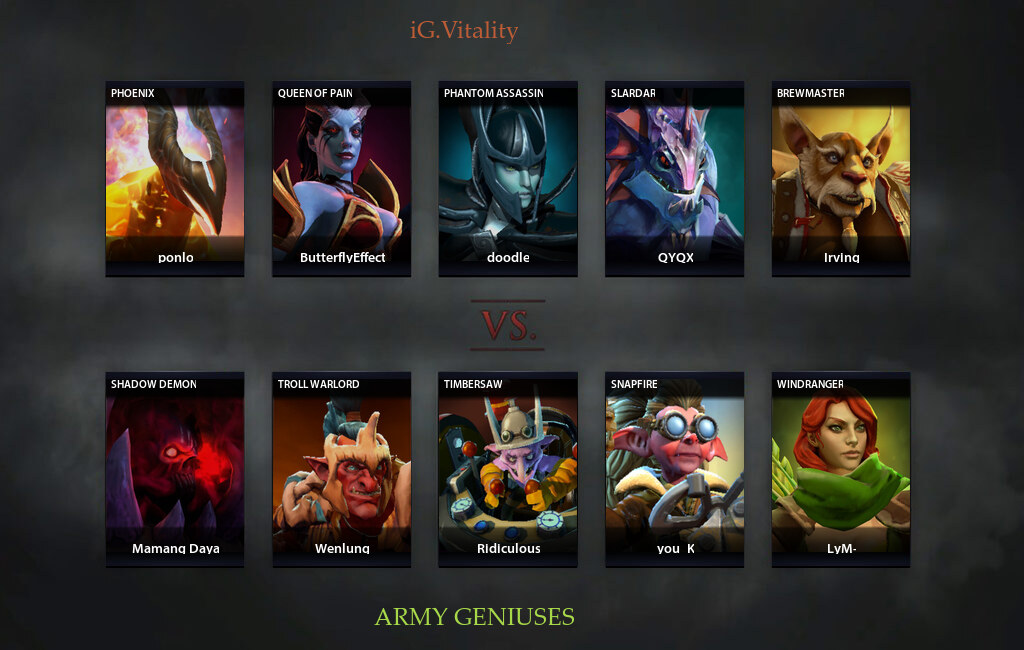
Task: Select the Timbersaw hero card
Action: click(508, 469)
